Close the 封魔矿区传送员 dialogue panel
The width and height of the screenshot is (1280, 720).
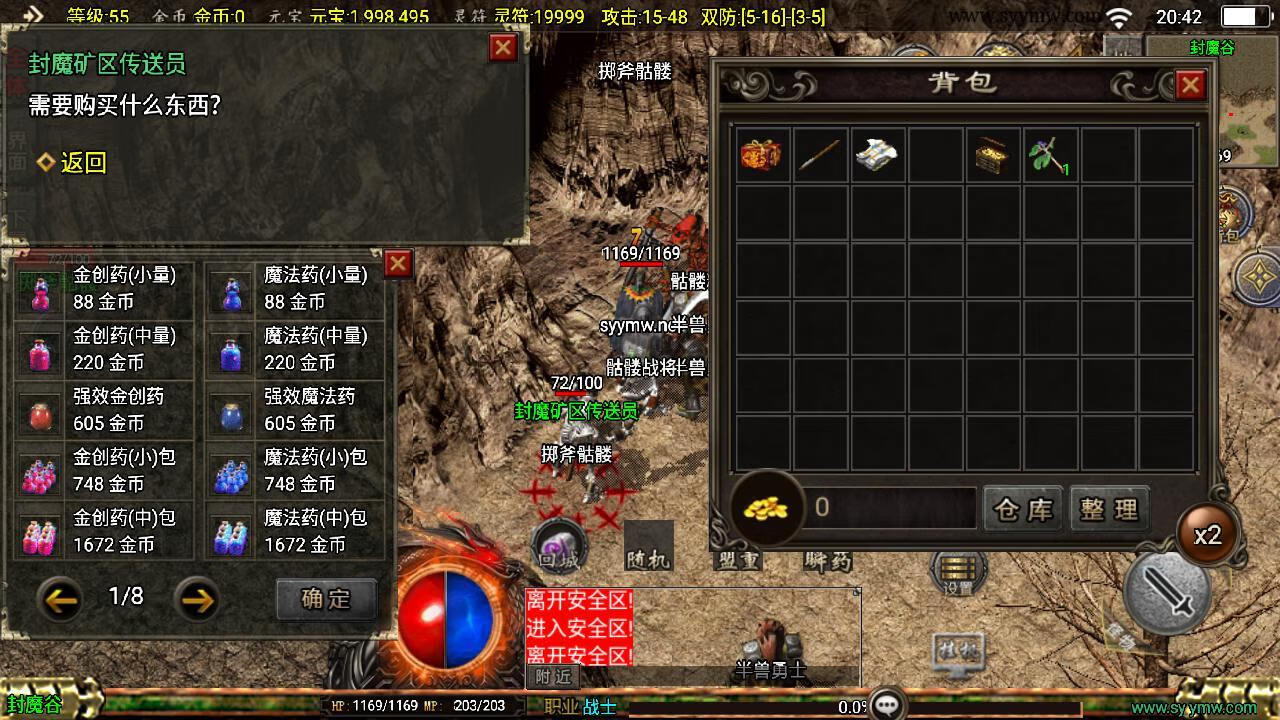coord(503,48)
